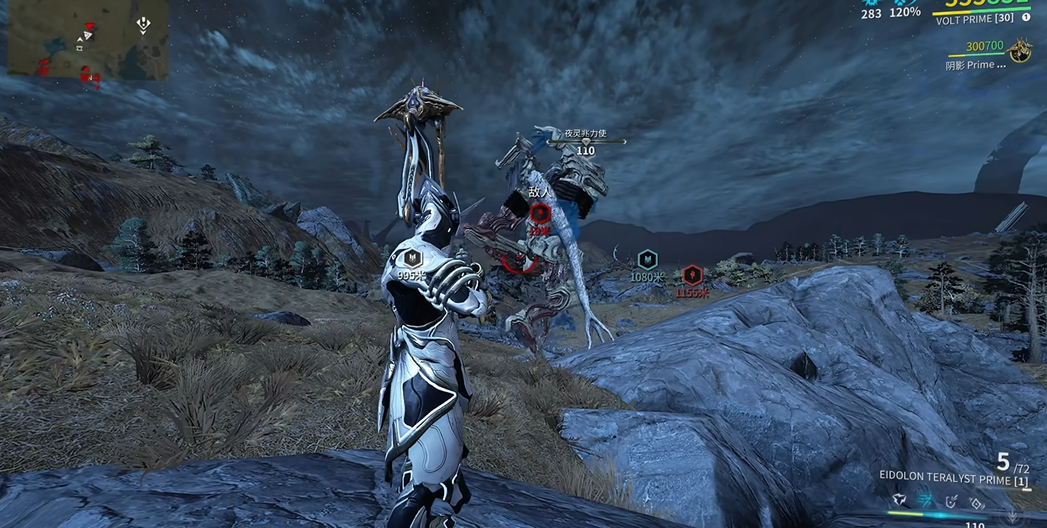1047x528 pixels.
Task: Select the grey waypoint marked 995 meters
Action: point(411,258)
